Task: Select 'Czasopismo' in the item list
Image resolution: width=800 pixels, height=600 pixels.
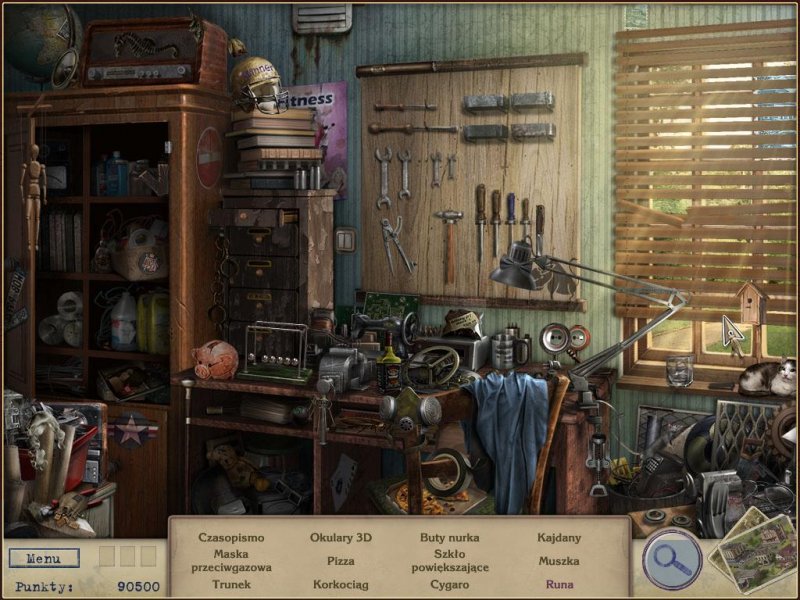Action: click(231, 537)
